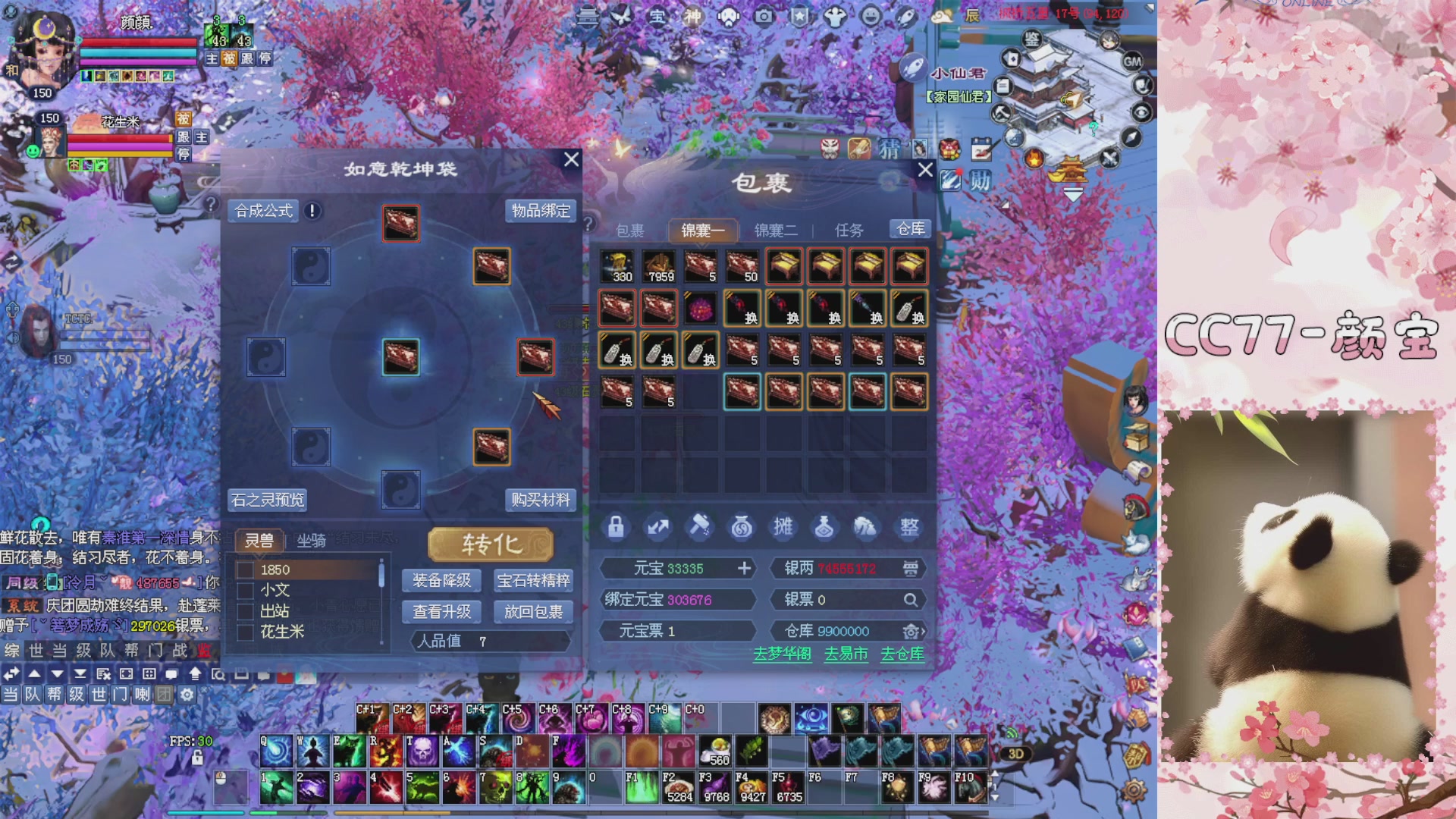
Task: Follow the 去易市 link
Action: pos(846,654)
